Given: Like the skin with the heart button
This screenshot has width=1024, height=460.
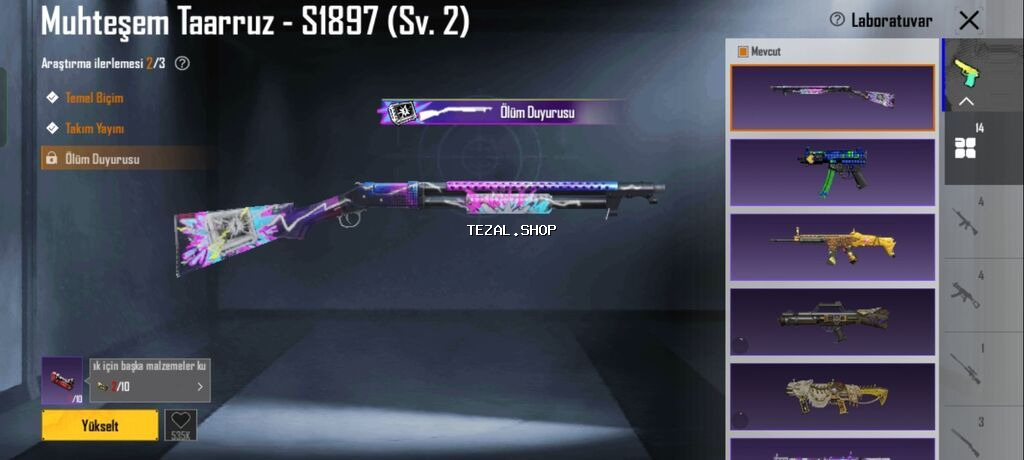Looking at the screenshot, I should pyautogui.click(x=180, y=424).
